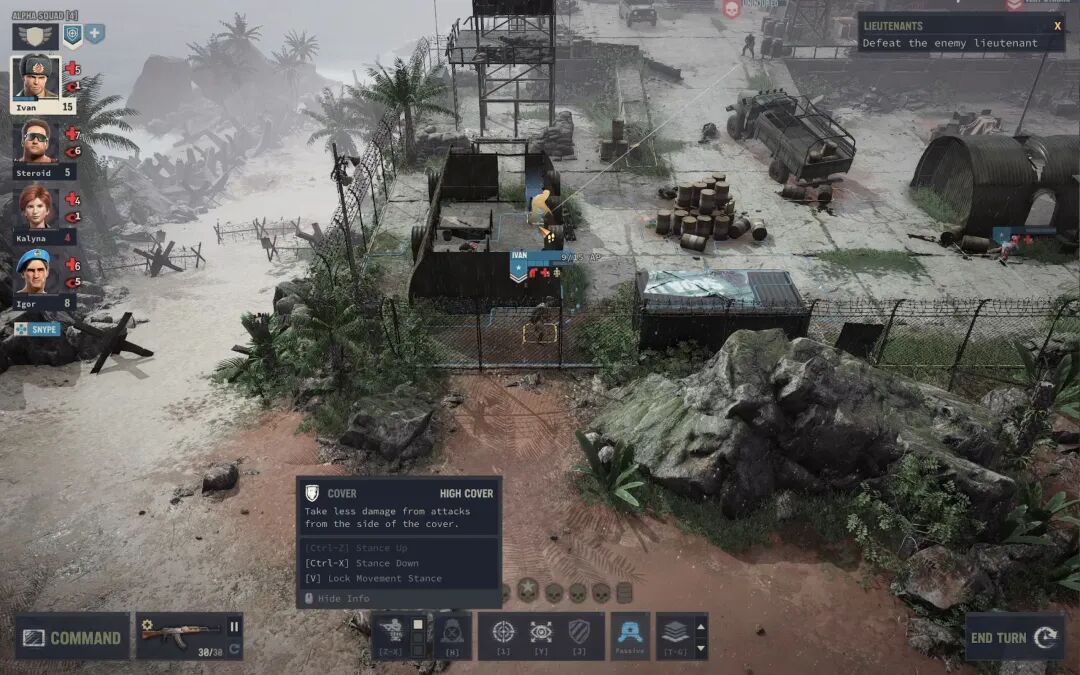Click the plus shield icon by squad emblem
1080x675 pixels.
point(94,34)
